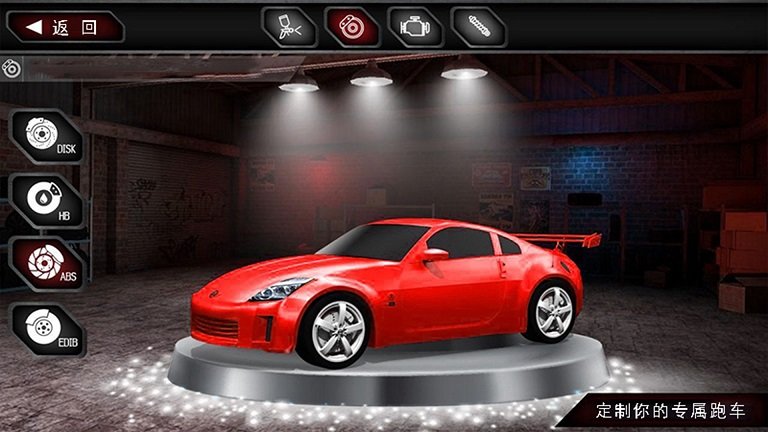Choose the EDIB brake upgrade

coord(45,328)
